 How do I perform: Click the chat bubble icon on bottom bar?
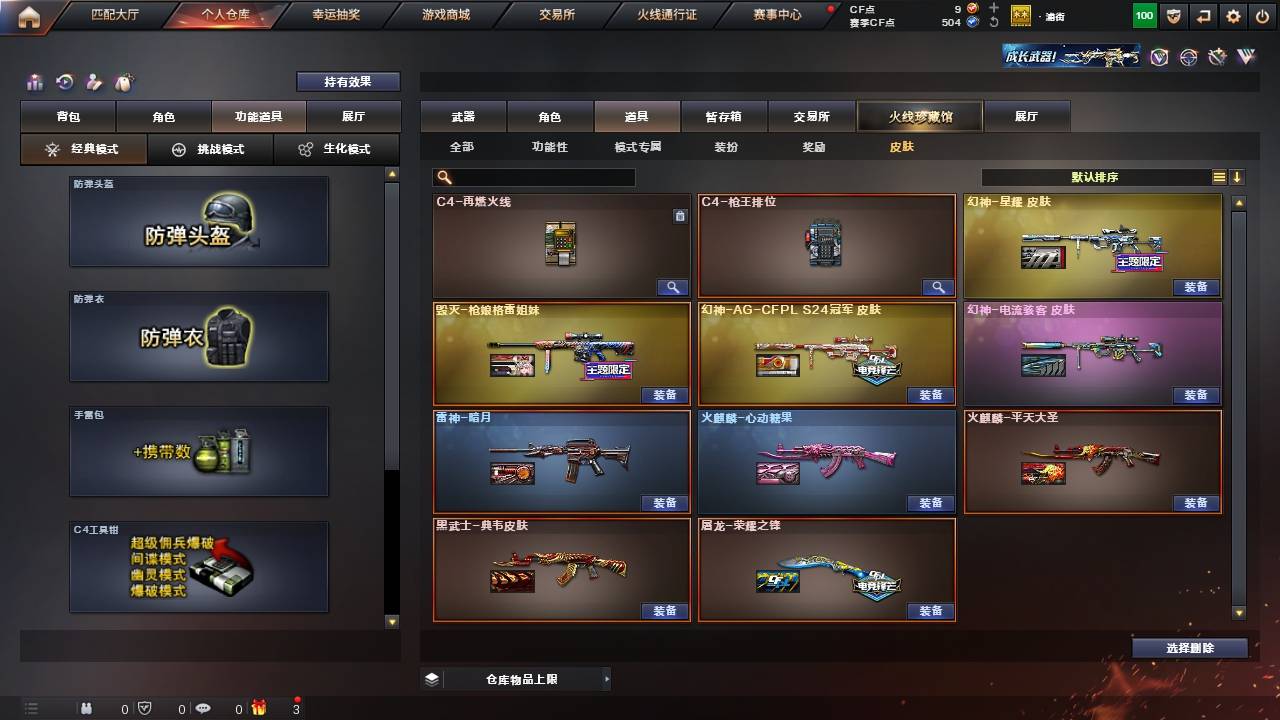click(203, 708)
